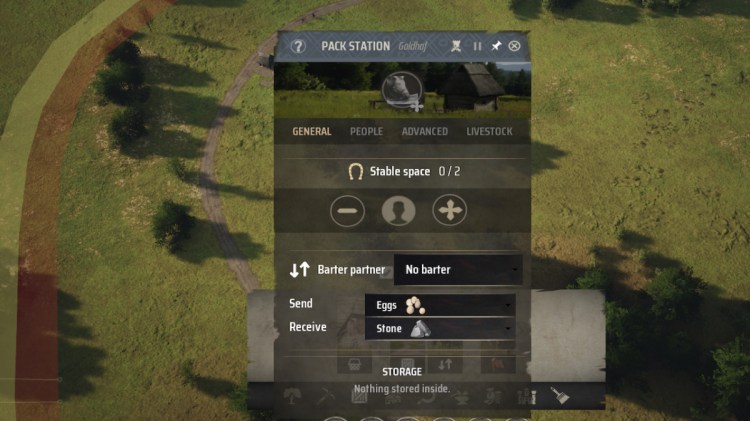This screenshot has height=421, width=750.
Task: Go to the Livestock tab
Action: [x=489, y=132]
